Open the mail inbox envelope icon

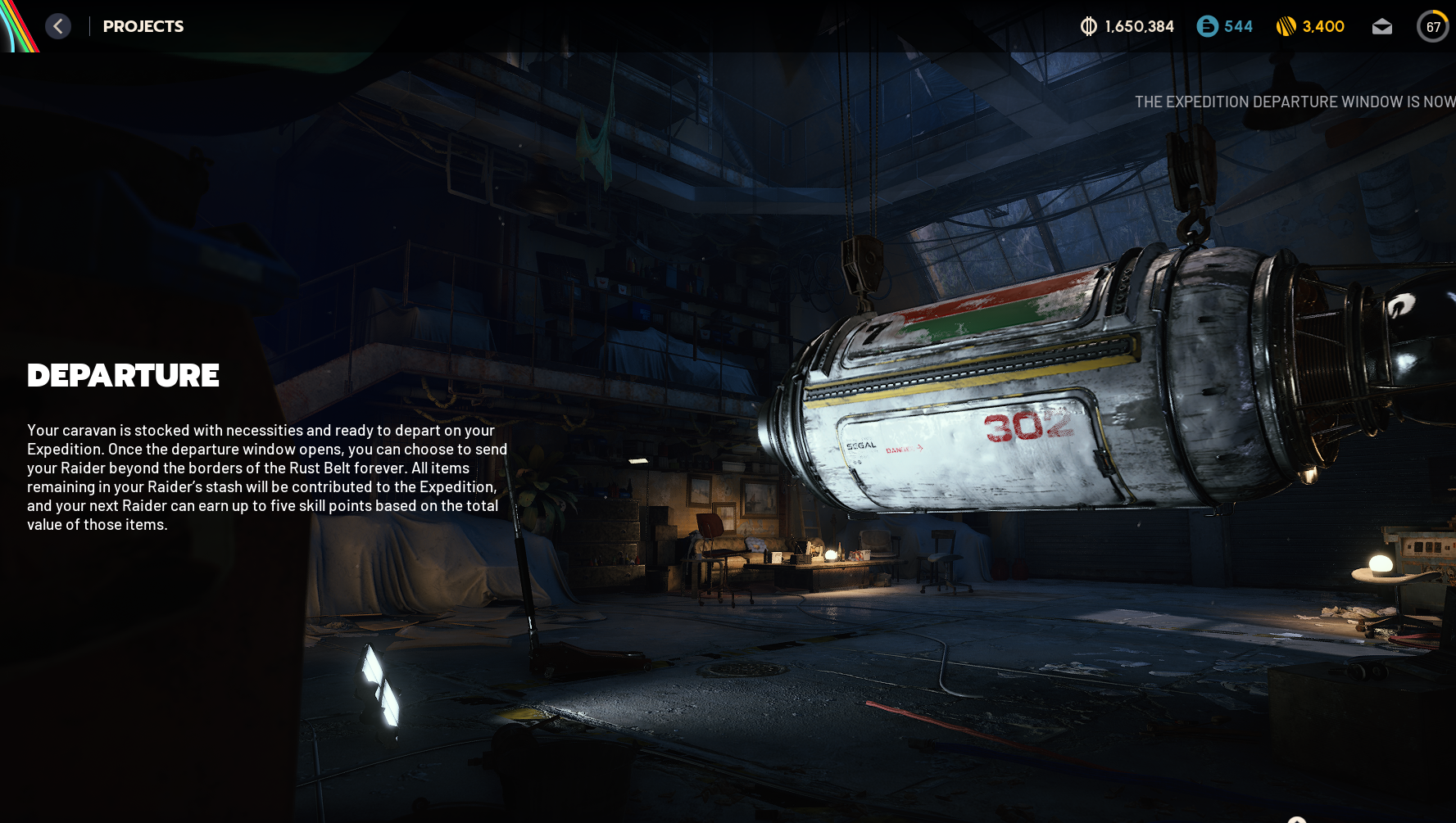click(1381, 27)
